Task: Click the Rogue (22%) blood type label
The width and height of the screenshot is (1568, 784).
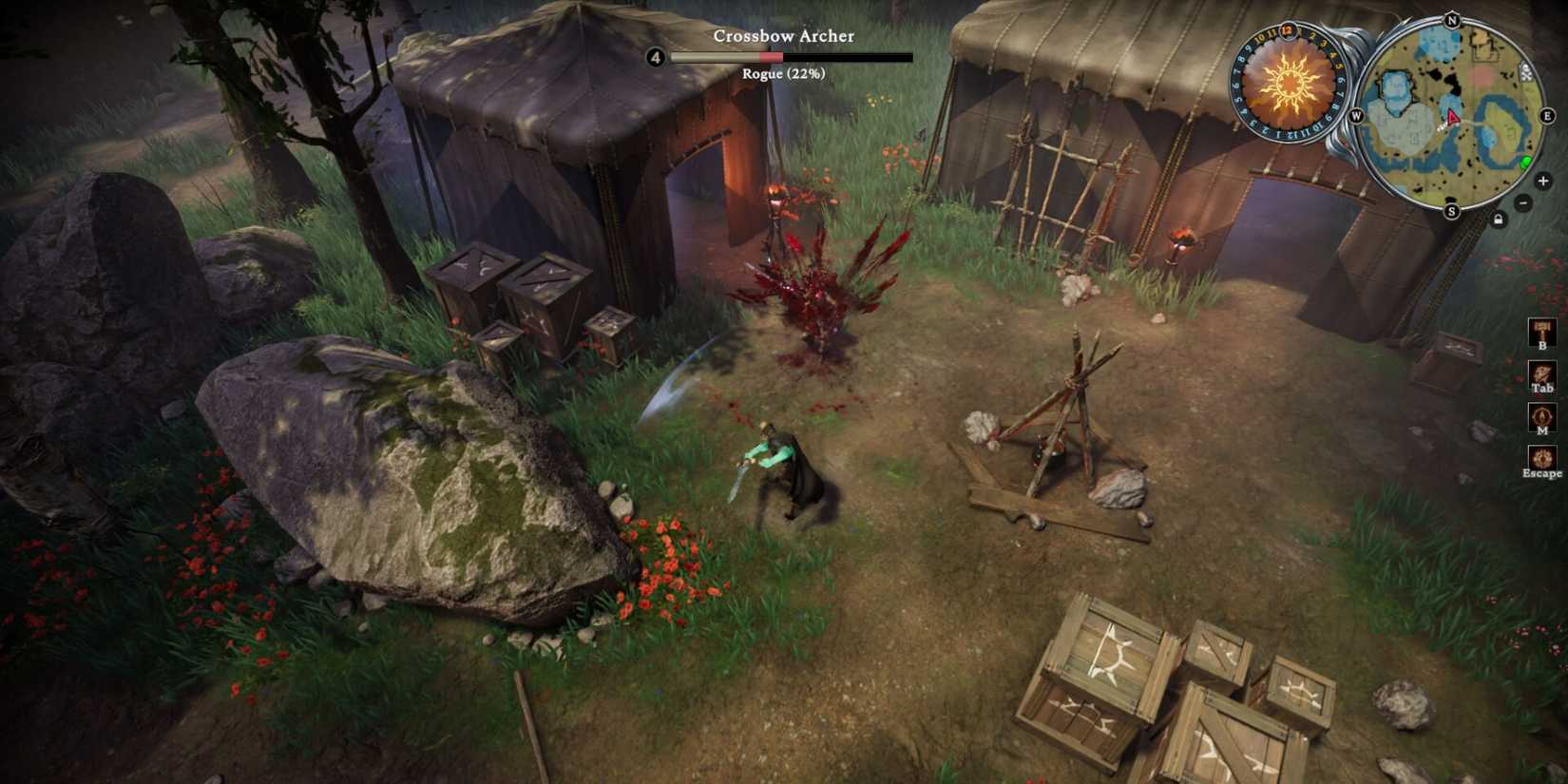Action: tap(782, 73)
